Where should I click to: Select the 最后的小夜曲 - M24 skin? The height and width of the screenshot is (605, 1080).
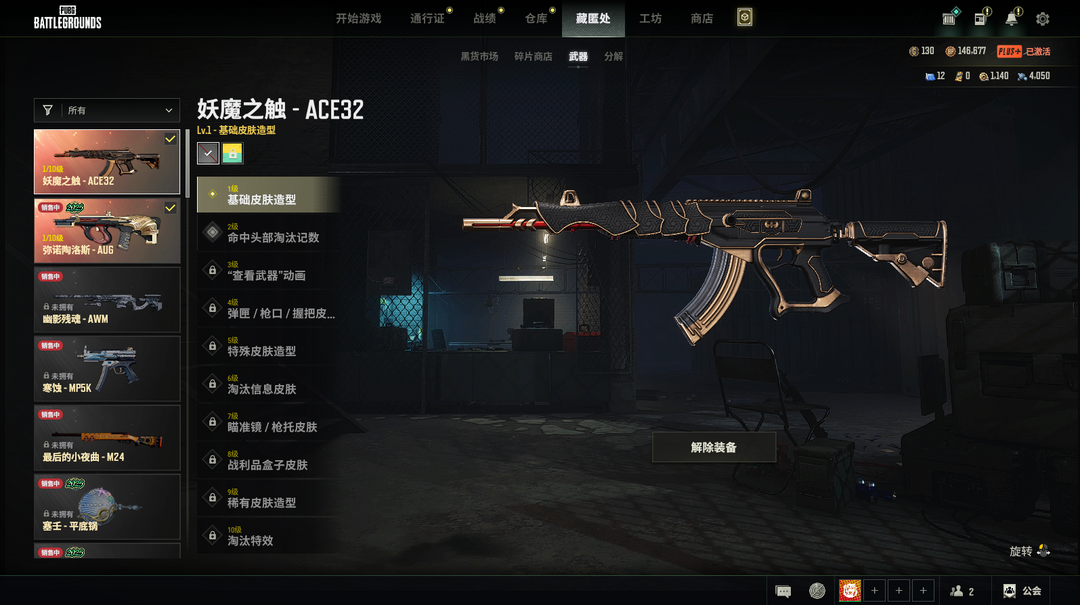pos(107,438)
